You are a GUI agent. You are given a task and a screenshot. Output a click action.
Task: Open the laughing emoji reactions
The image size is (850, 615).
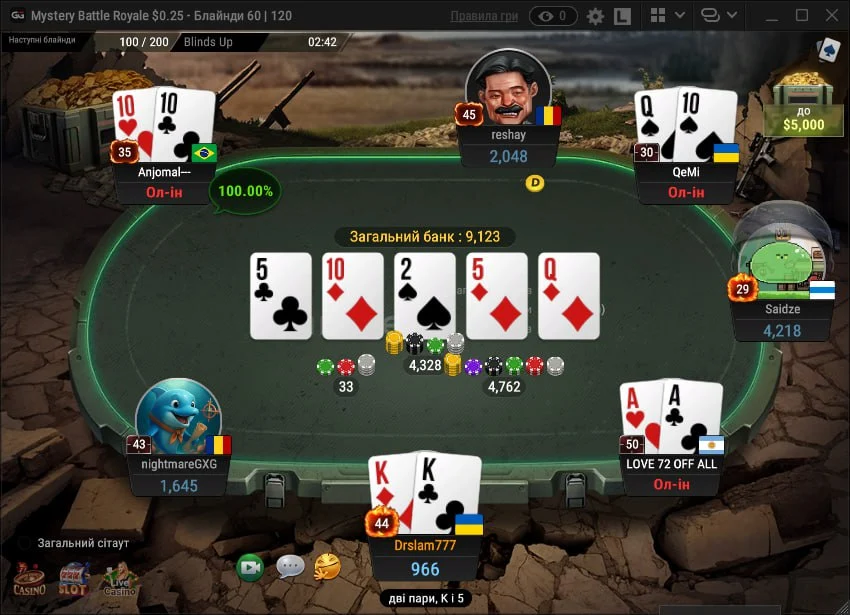[x=327, y=567]
